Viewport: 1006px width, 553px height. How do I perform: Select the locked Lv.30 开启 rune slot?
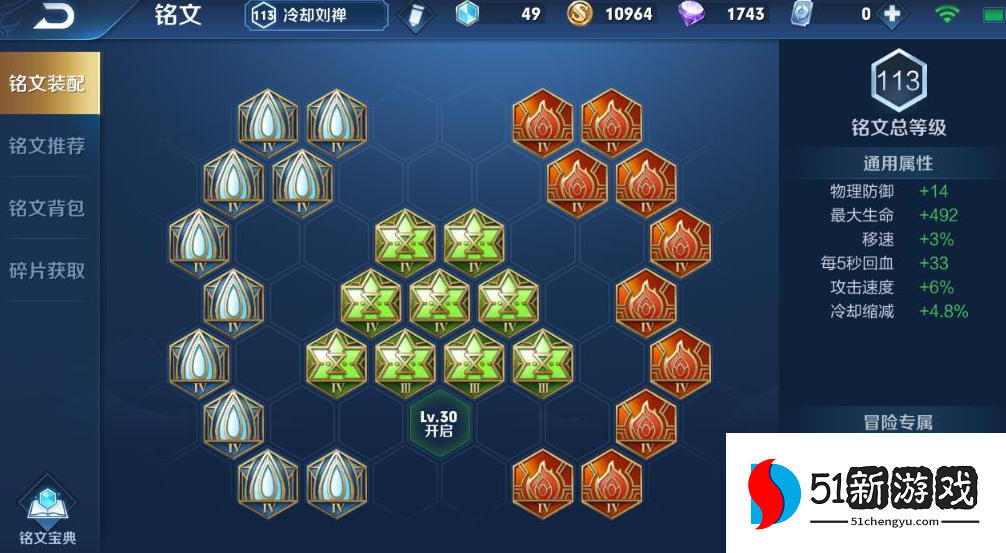tap(439, 423)
